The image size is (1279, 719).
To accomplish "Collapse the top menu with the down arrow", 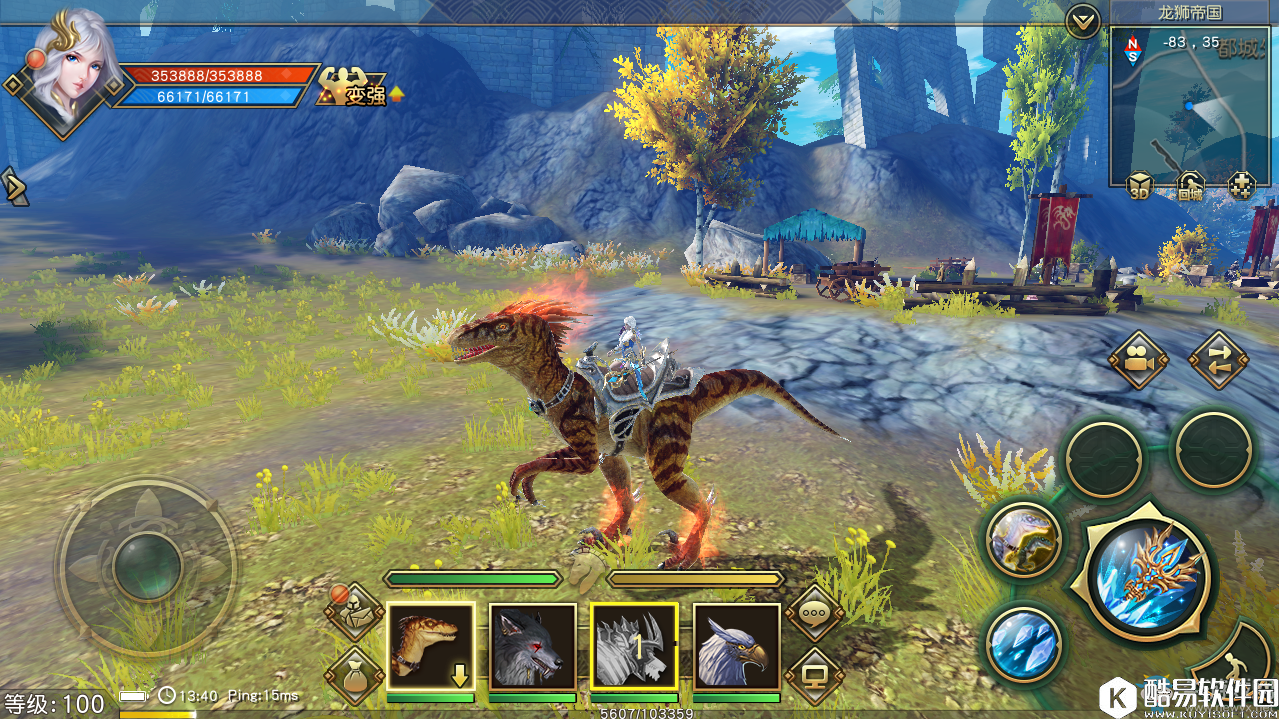I will [1082, 20].
